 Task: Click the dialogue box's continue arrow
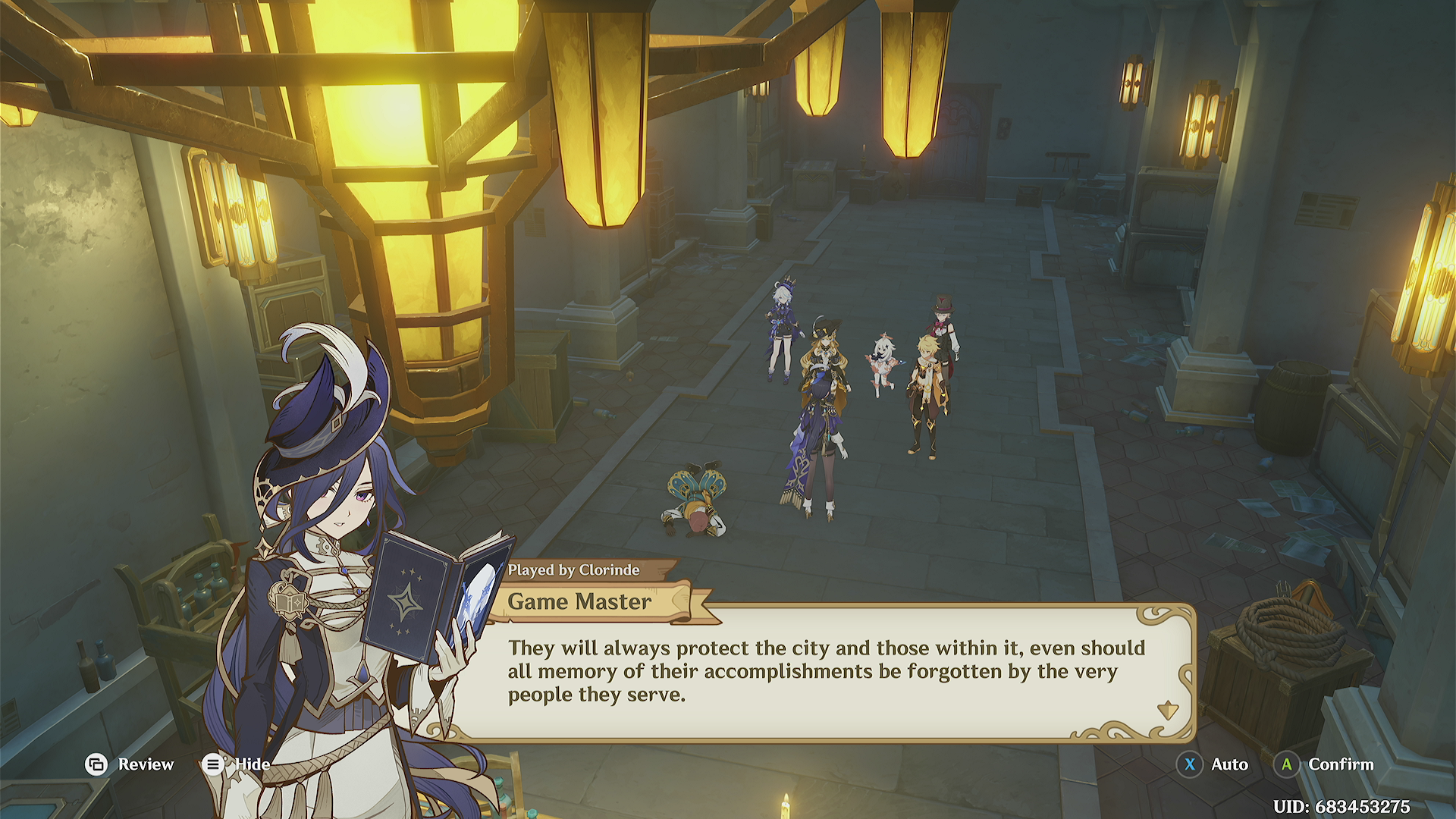point(1167,711)
